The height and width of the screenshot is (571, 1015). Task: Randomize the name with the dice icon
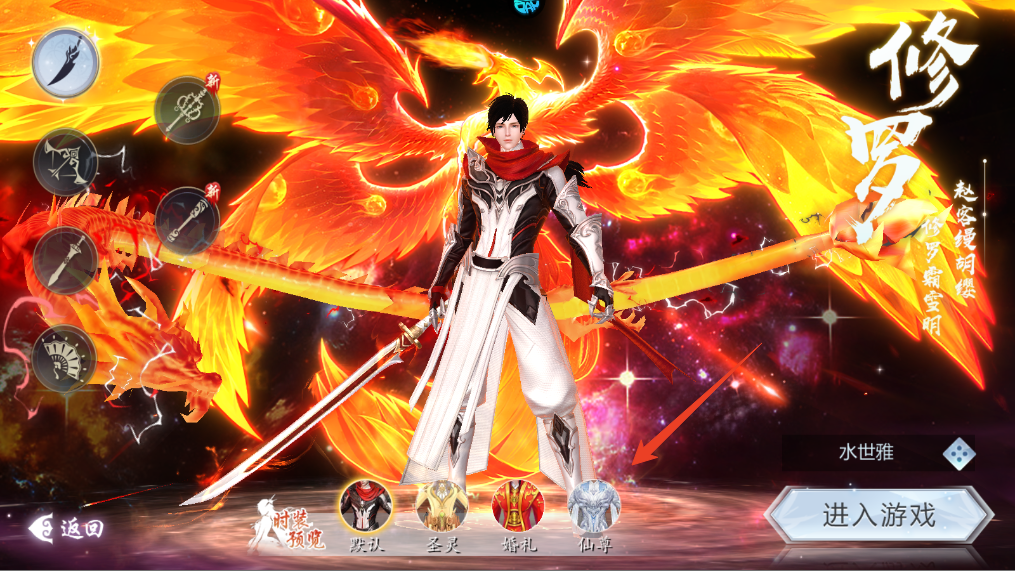pos(959,453)
